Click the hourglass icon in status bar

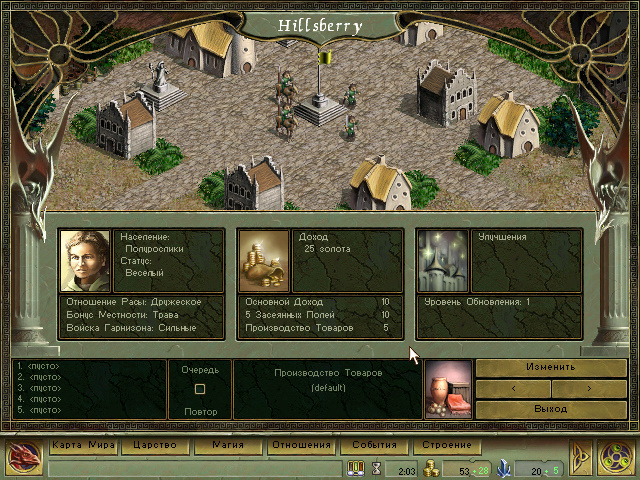[x=377, y=468]
